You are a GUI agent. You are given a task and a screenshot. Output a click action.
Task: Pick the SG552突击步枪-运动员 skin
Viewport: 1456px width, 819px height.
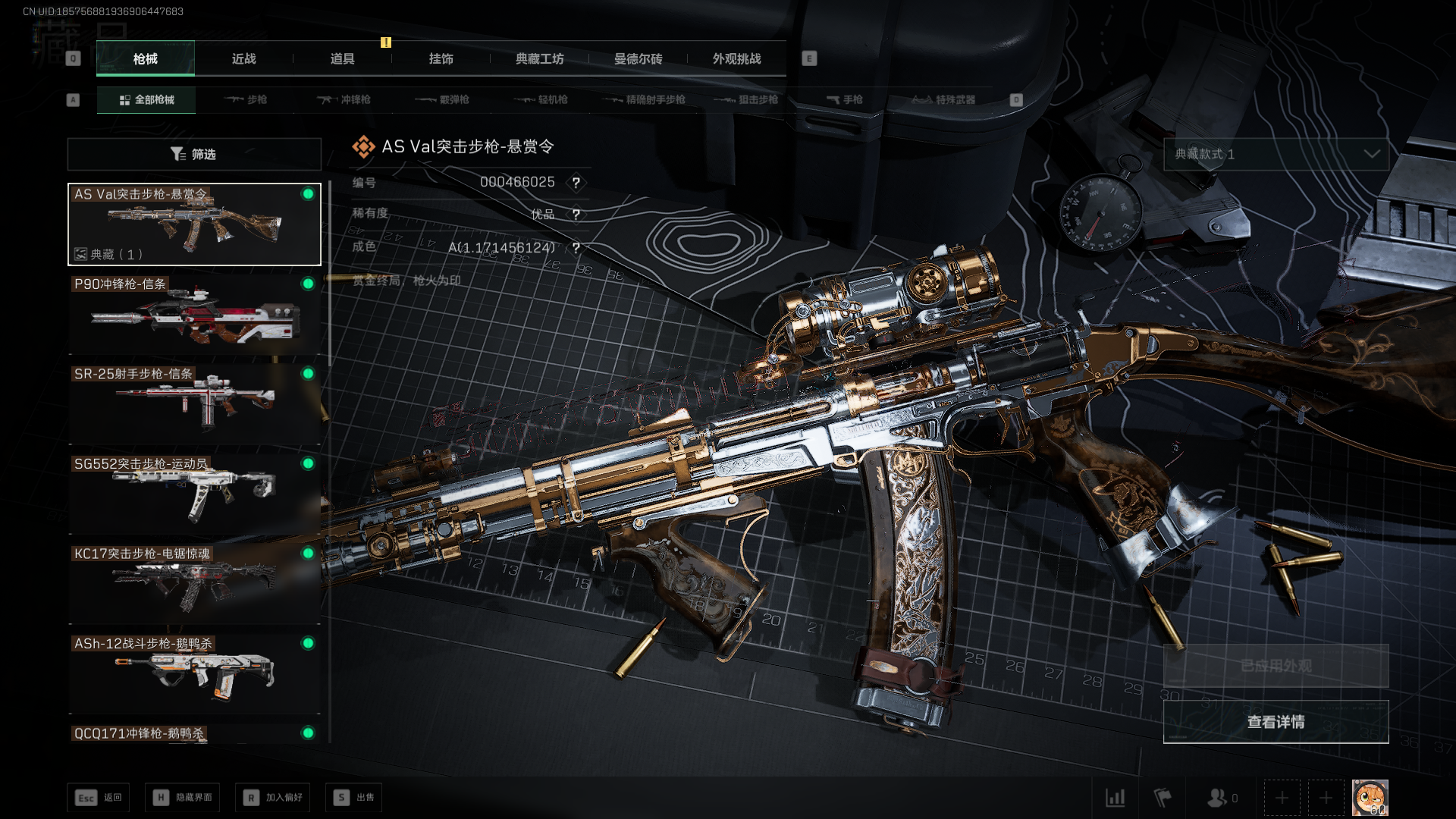tap(194, 494)
